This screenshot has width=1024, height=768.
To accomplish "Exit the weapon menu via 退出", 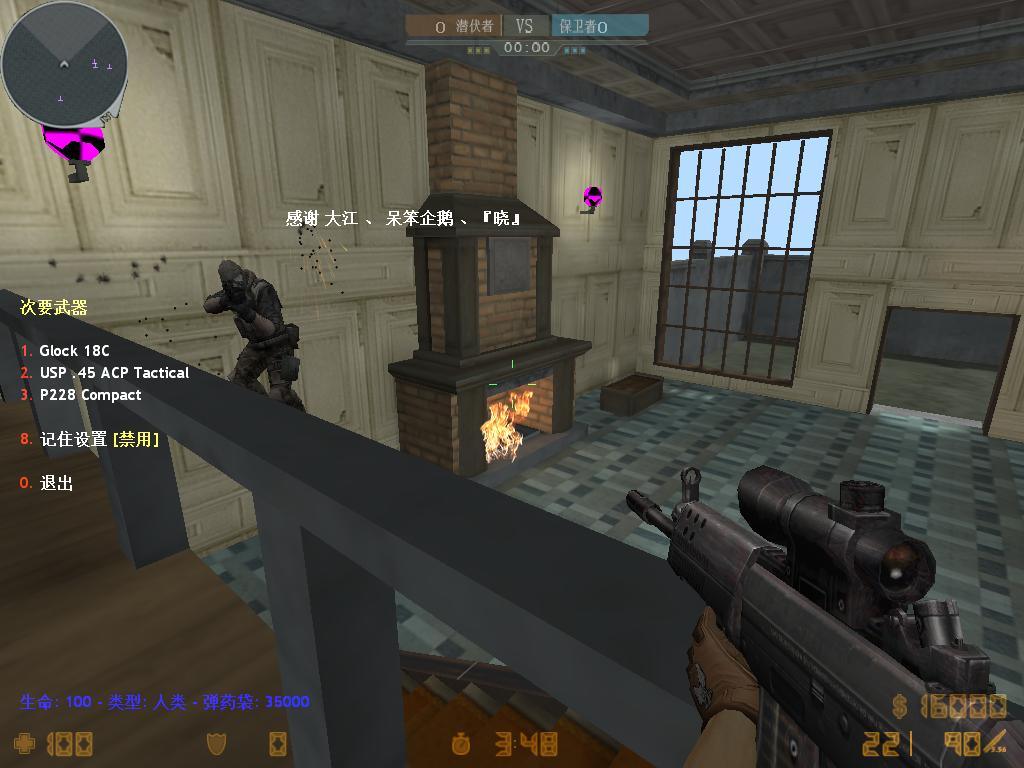I will click(x=56, y=483).
